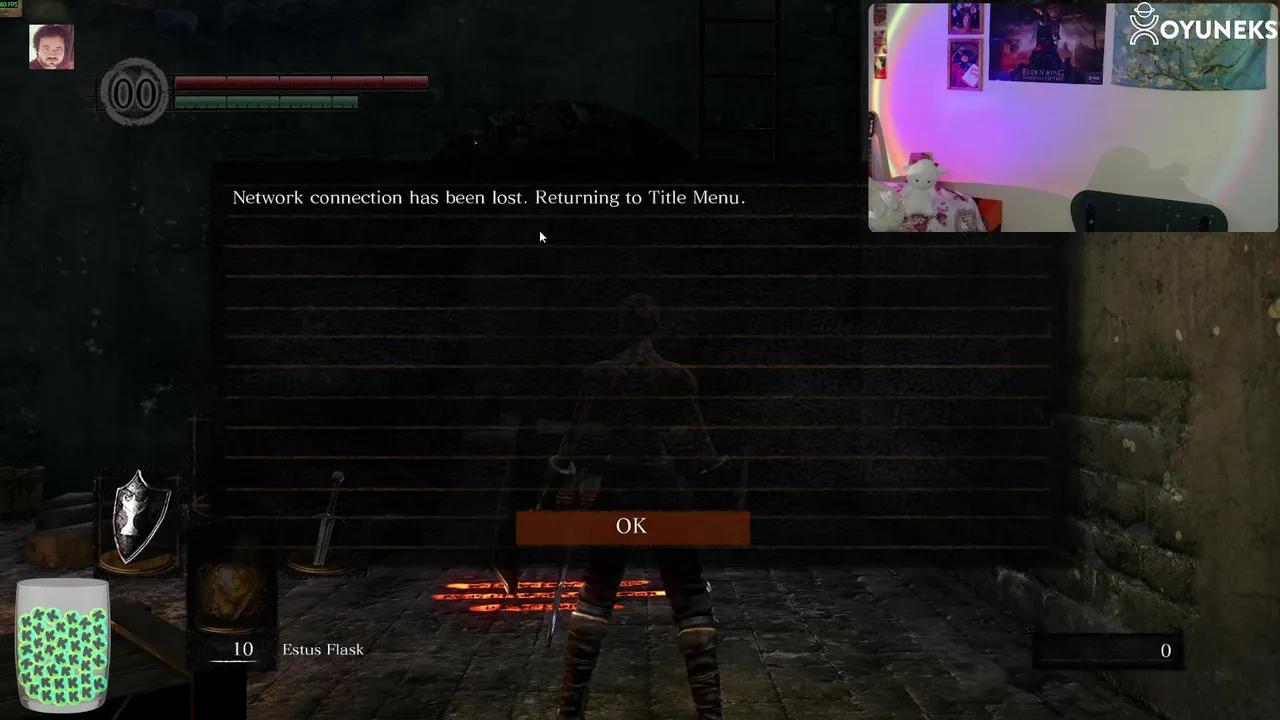Screen dimensions: 1280x720
Task: Click the left-hand shield equipment icon
Action: point(140,515)
